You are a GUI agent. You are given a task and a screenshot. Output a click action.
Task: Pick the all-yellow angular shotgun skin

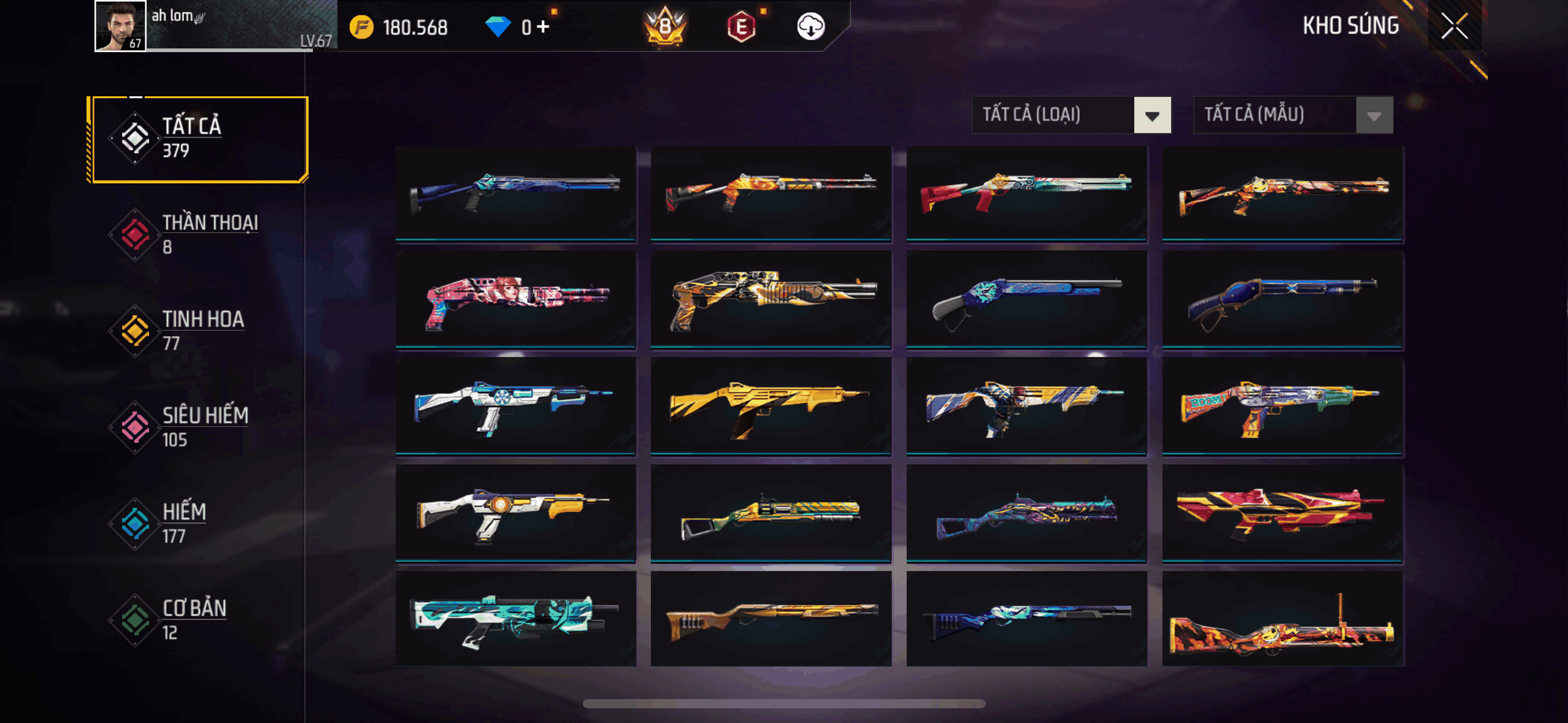point(771,406)
